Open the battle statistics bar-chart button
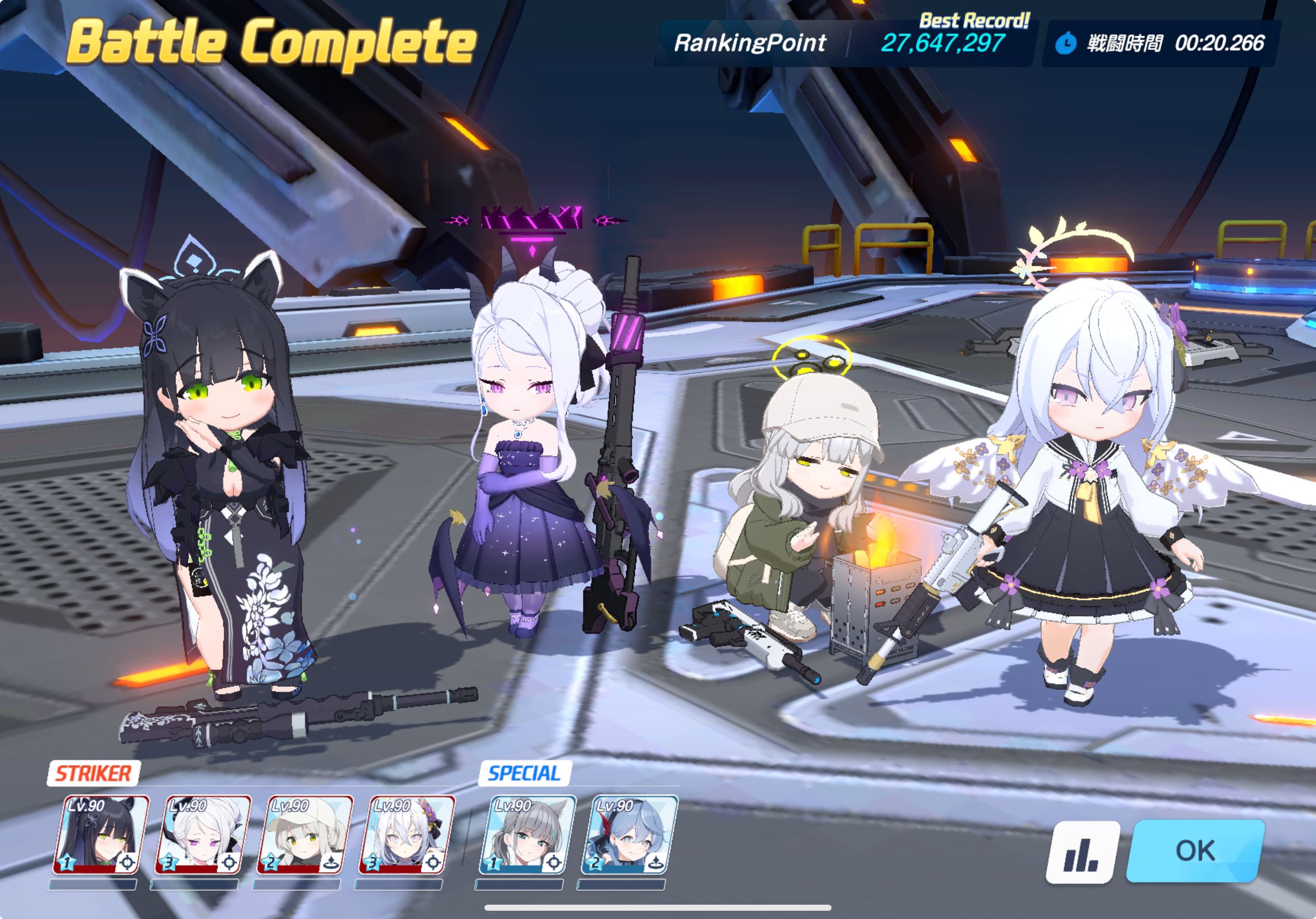The image size is (1316, 919). pyautogui.click(x=1082, y=851)
